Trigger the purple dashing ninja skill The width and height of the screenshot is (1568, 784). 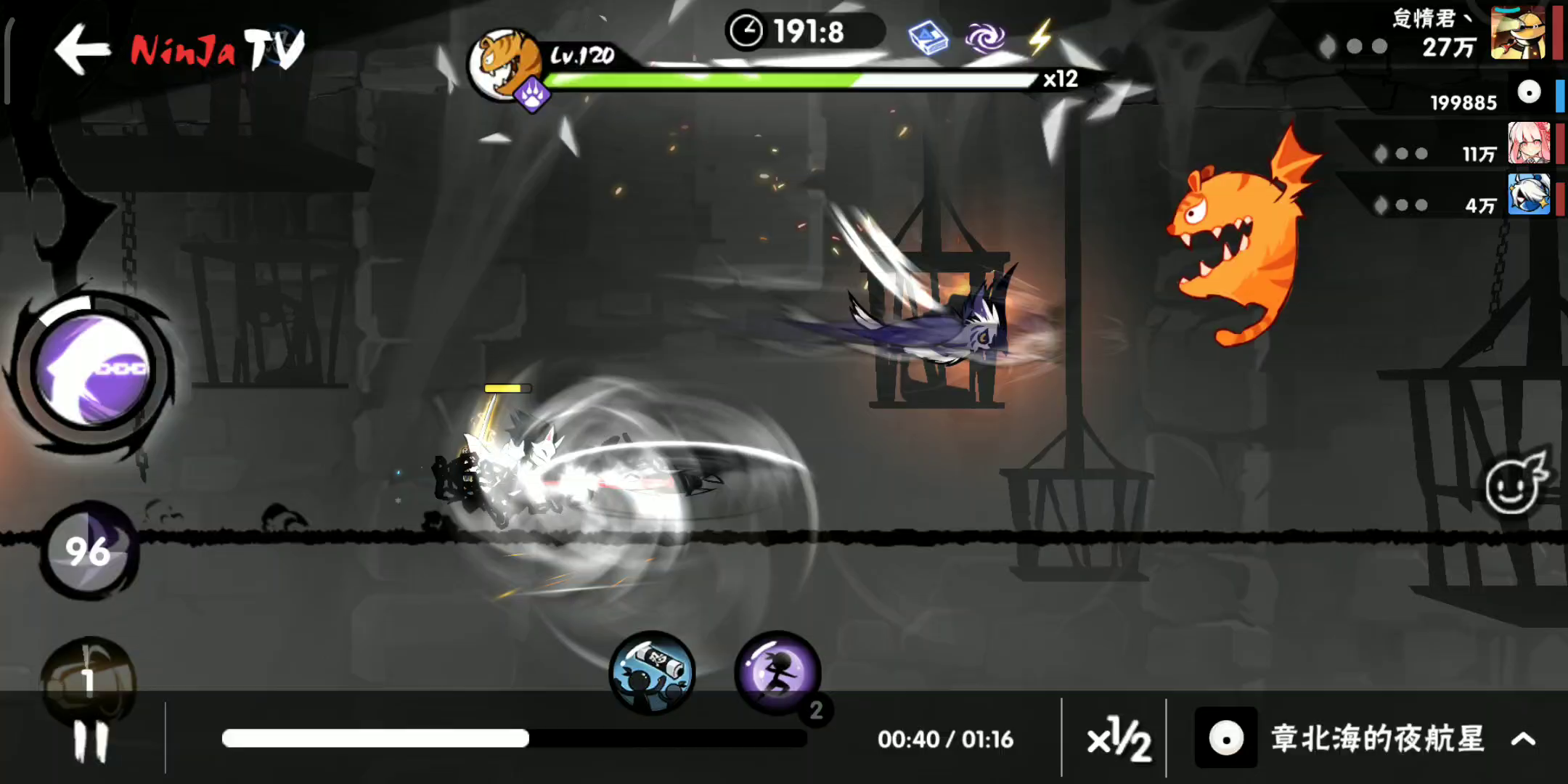pos(777,671)
